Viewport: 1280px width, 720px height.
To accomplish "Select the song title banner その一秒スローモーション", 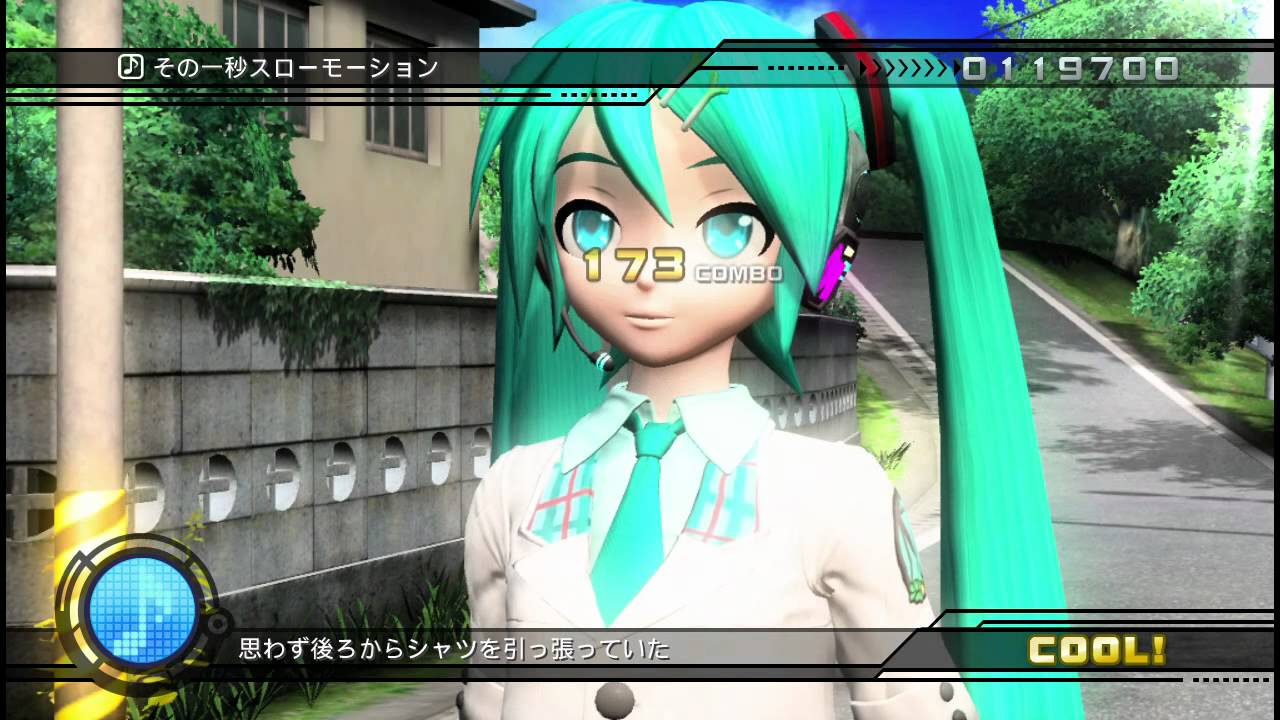I will click(x=290, y=67).
